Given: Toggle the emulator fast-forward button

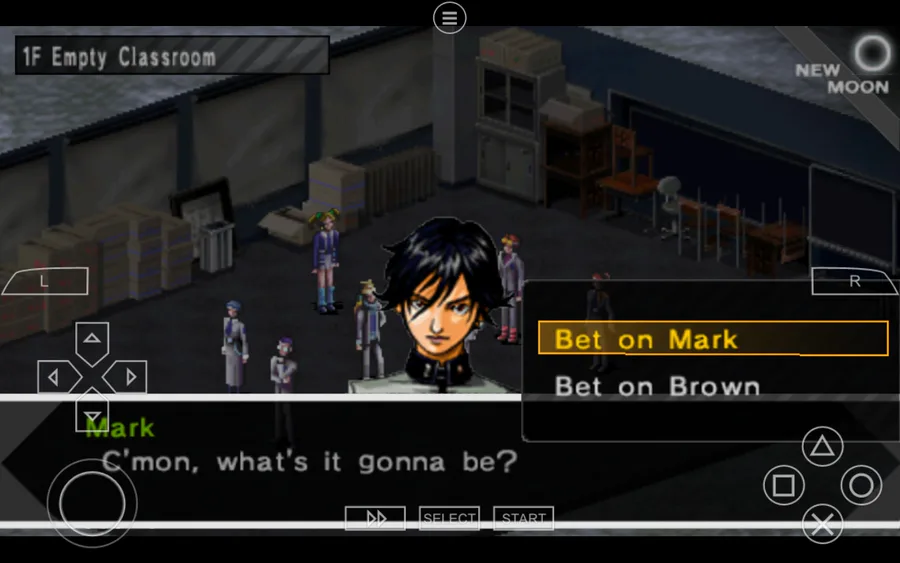Looking at the screenshot, I should click(375, 518).
